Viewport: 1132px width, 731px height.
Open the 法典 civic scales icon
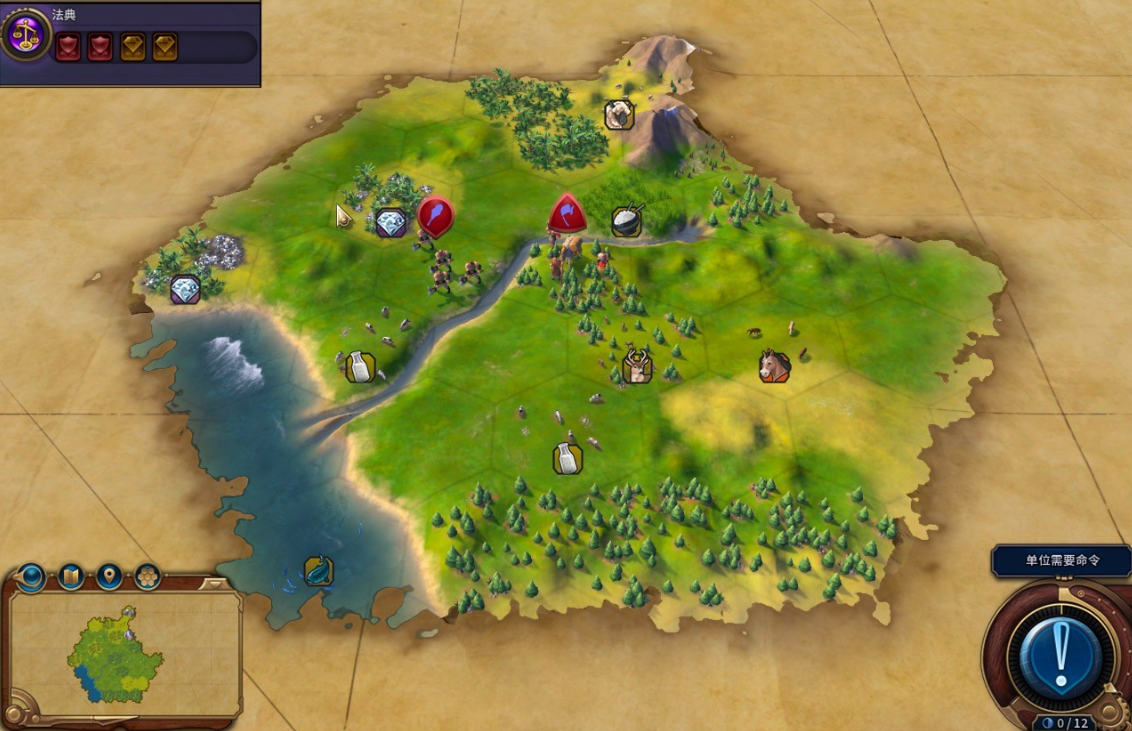[25, 35]
